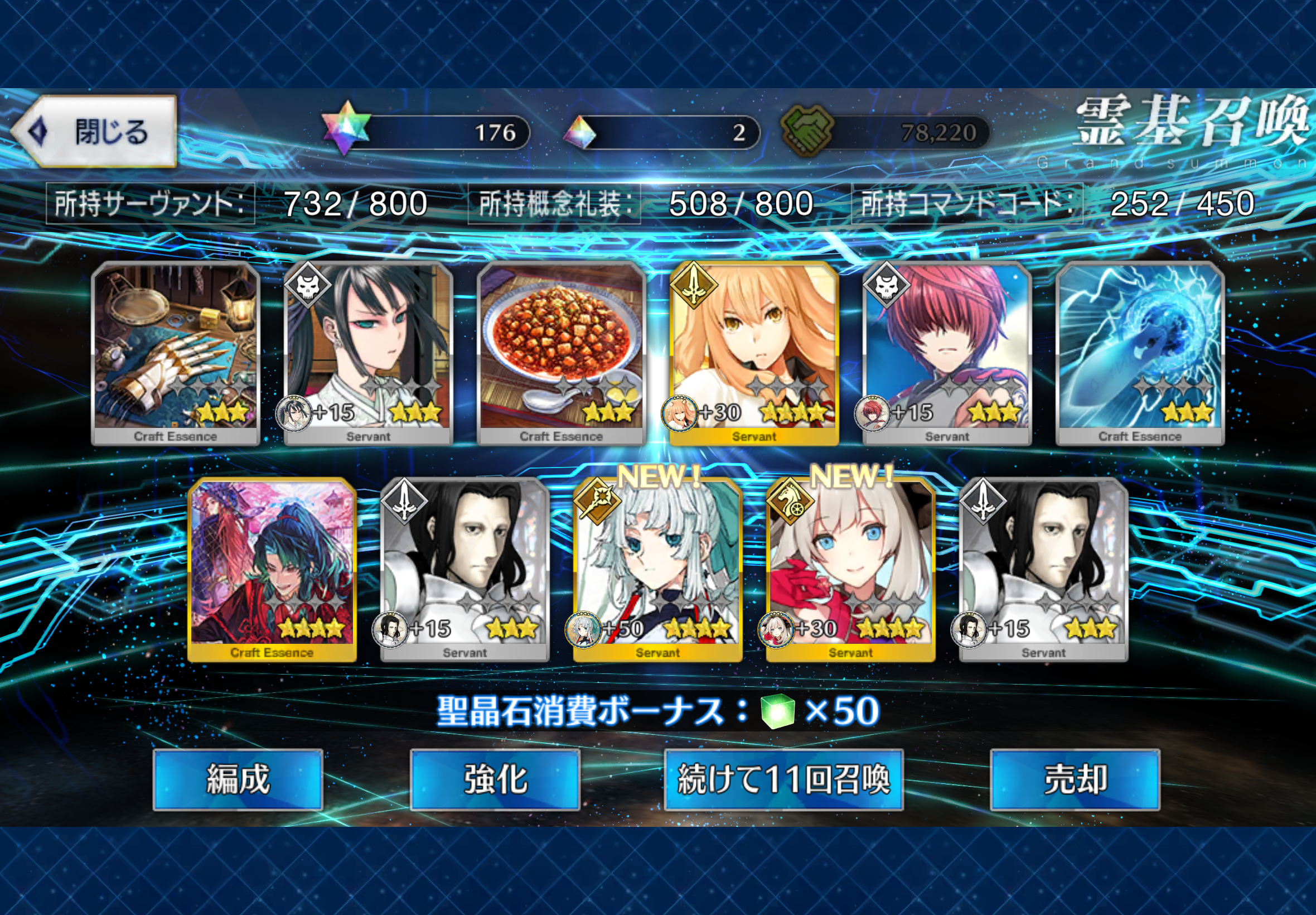Select the NEW silver-haired Caster servant card
Viewport: 1316px width, 915px height.
click(657, 569)
